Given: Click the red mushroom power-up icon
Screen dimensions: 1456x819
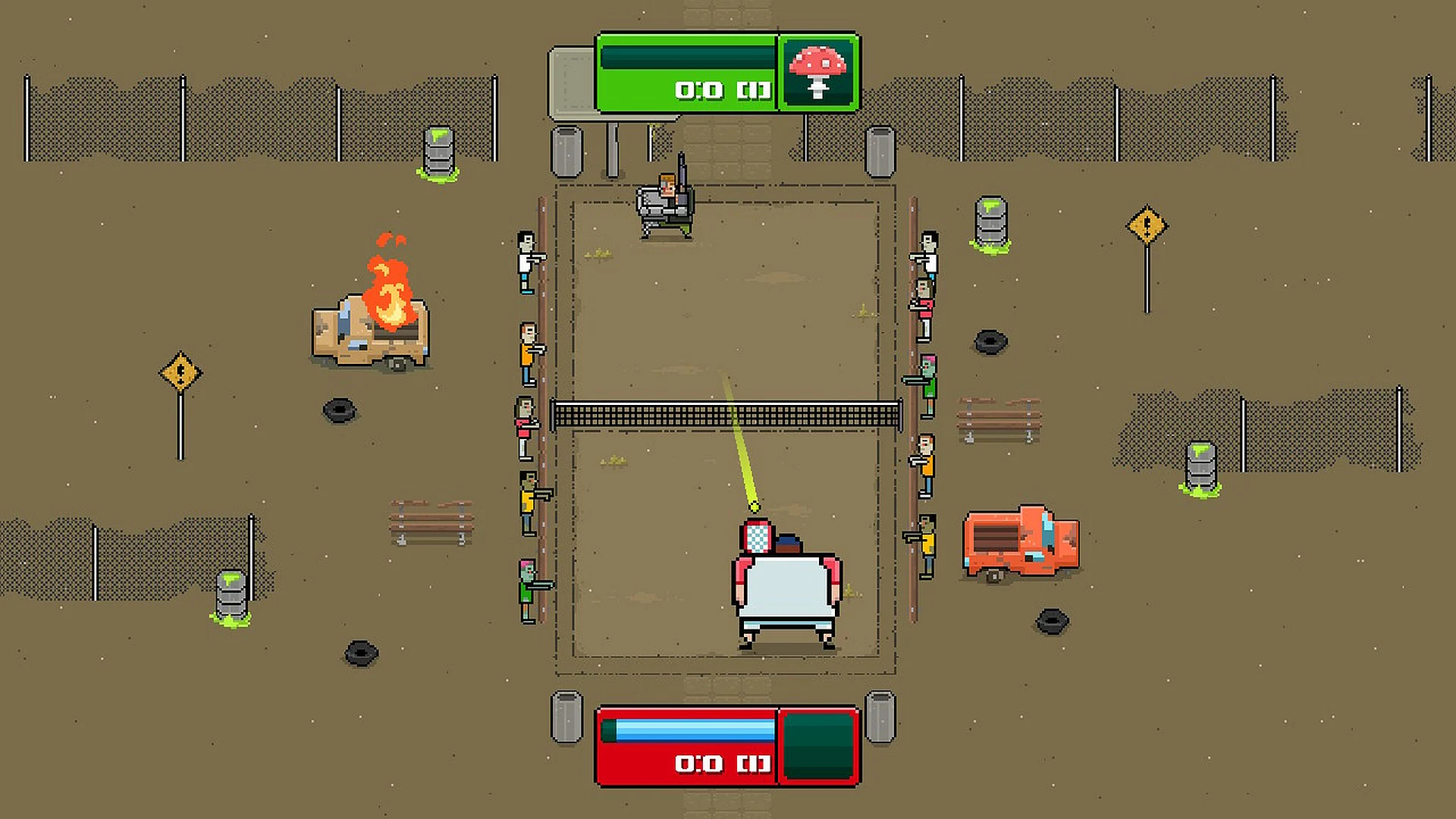Looking at the screenshot, I should (816, 73).
